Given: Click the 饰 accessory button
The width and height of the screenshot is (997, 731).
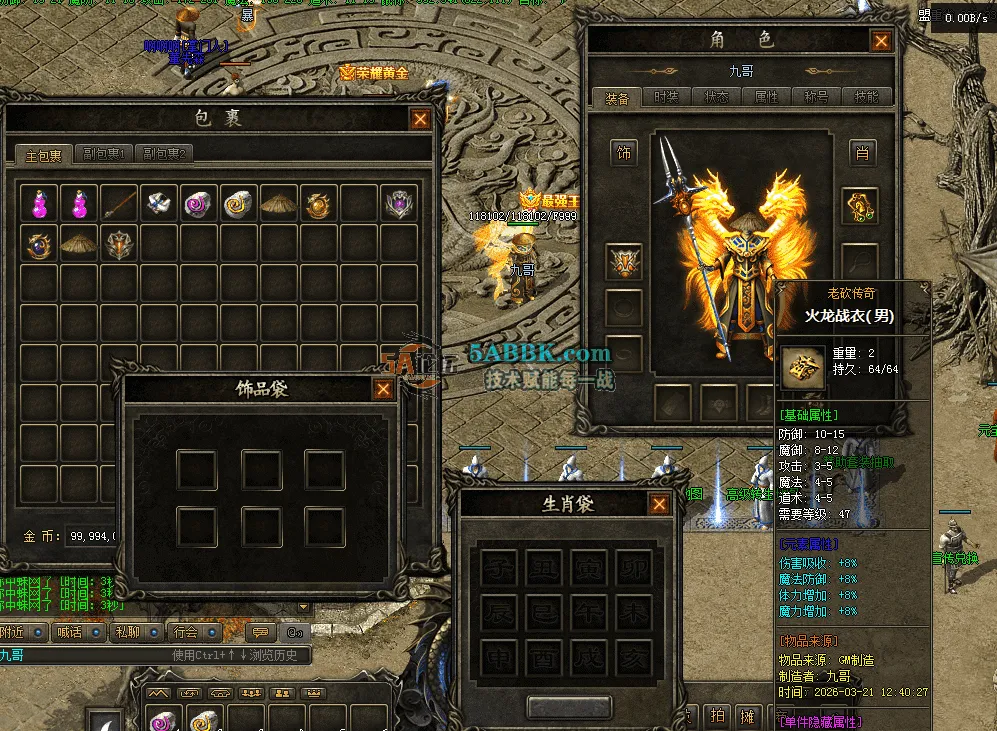Looking at the screenshot, I should point(624,153).
